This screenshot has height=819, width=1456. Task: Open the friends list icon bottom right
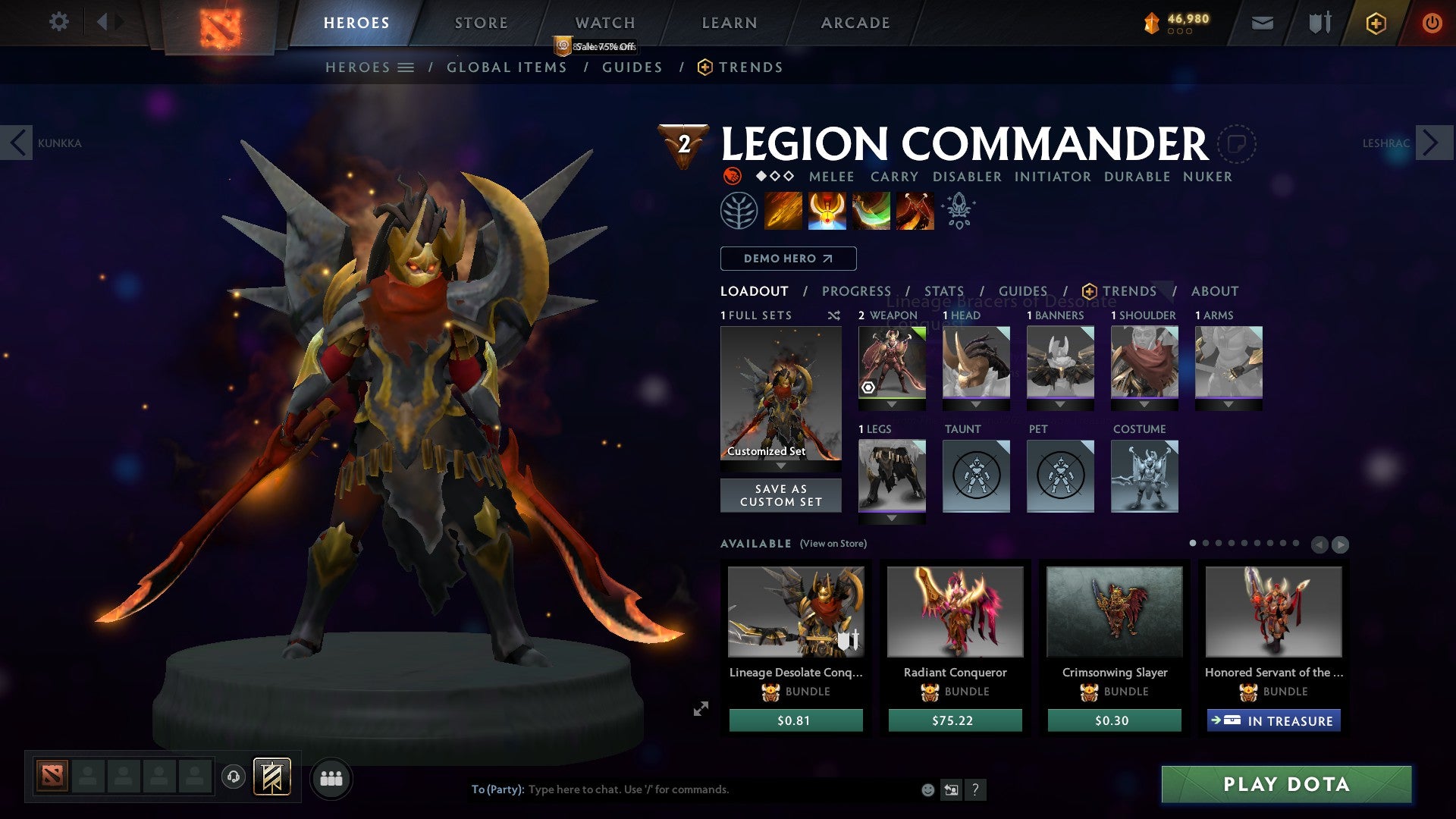click(x=331, y=778)
